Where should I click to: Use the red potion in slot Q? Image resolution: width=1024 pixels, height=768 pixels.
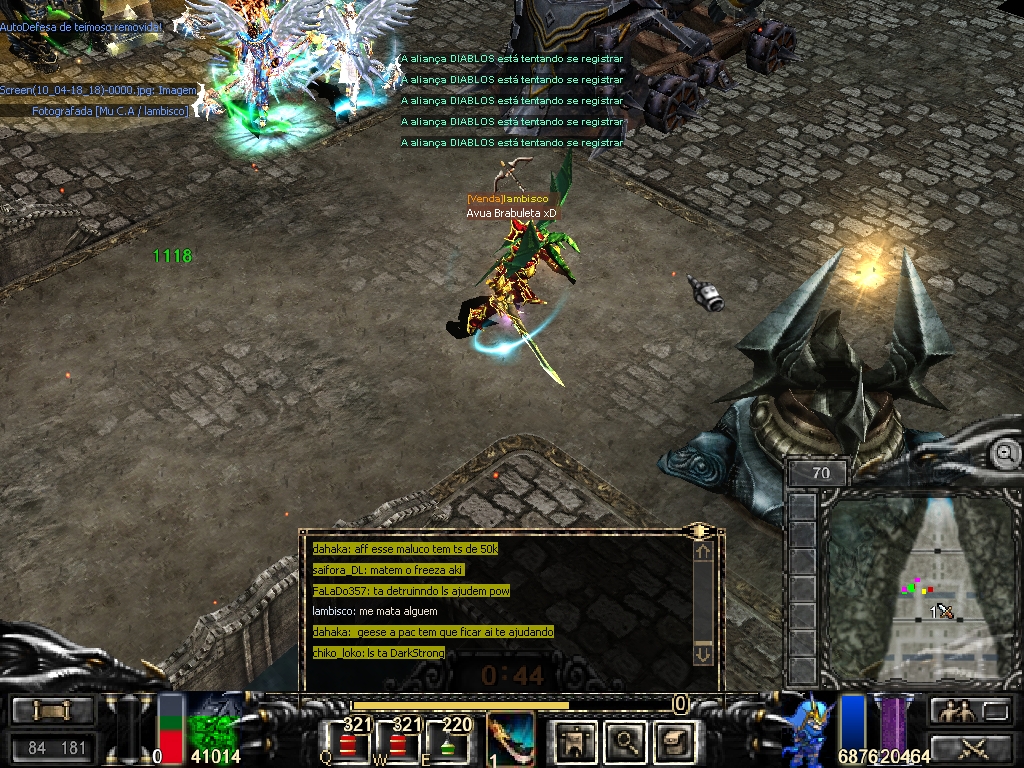click(348, 743)
